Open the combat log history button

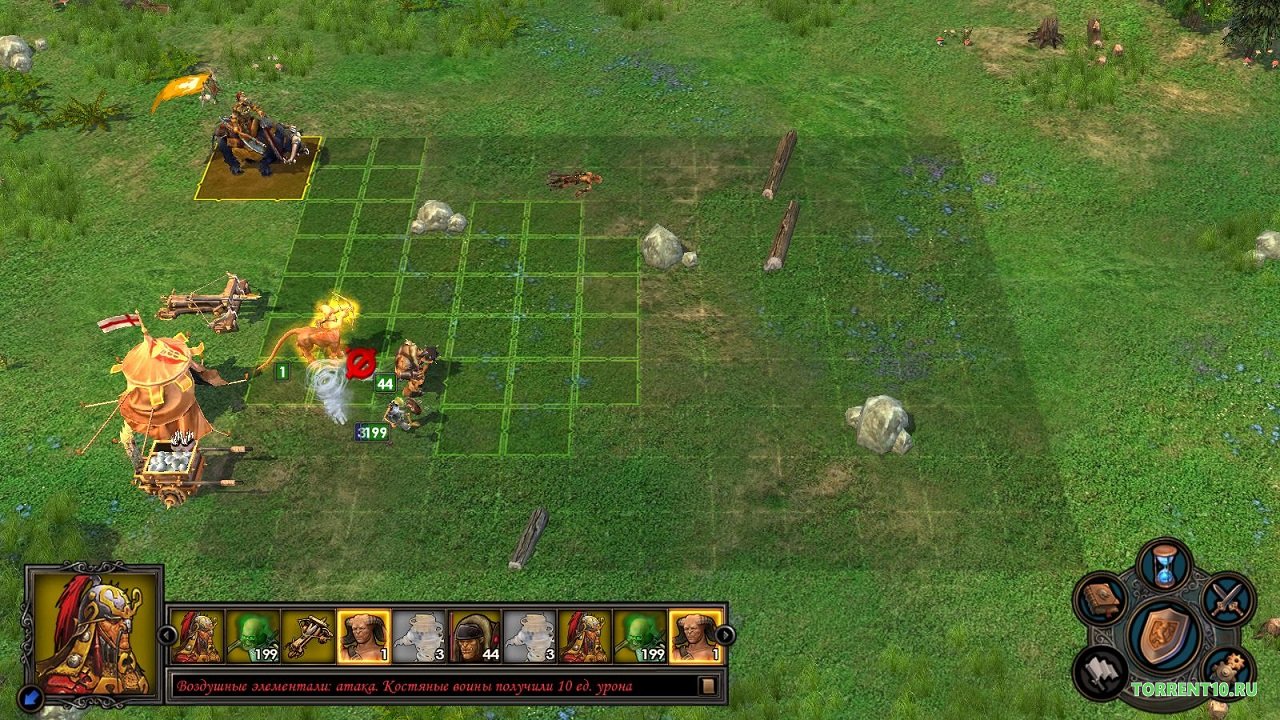(707, 686)
